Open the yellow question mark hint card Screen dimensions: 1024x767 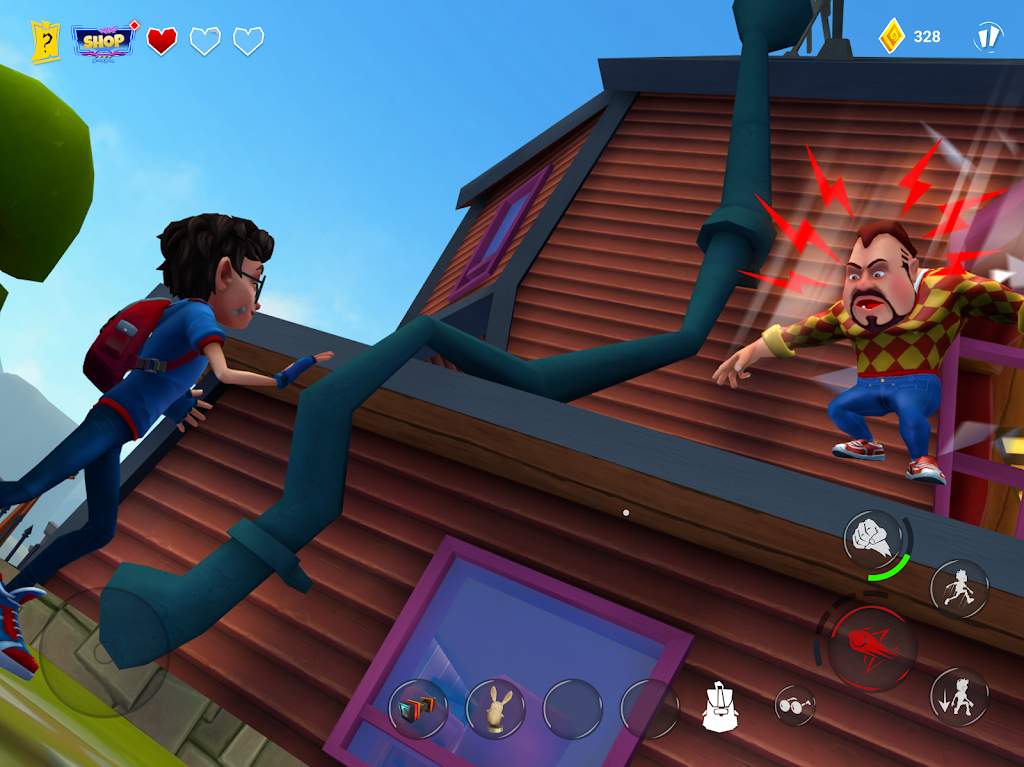coord(46,42)
